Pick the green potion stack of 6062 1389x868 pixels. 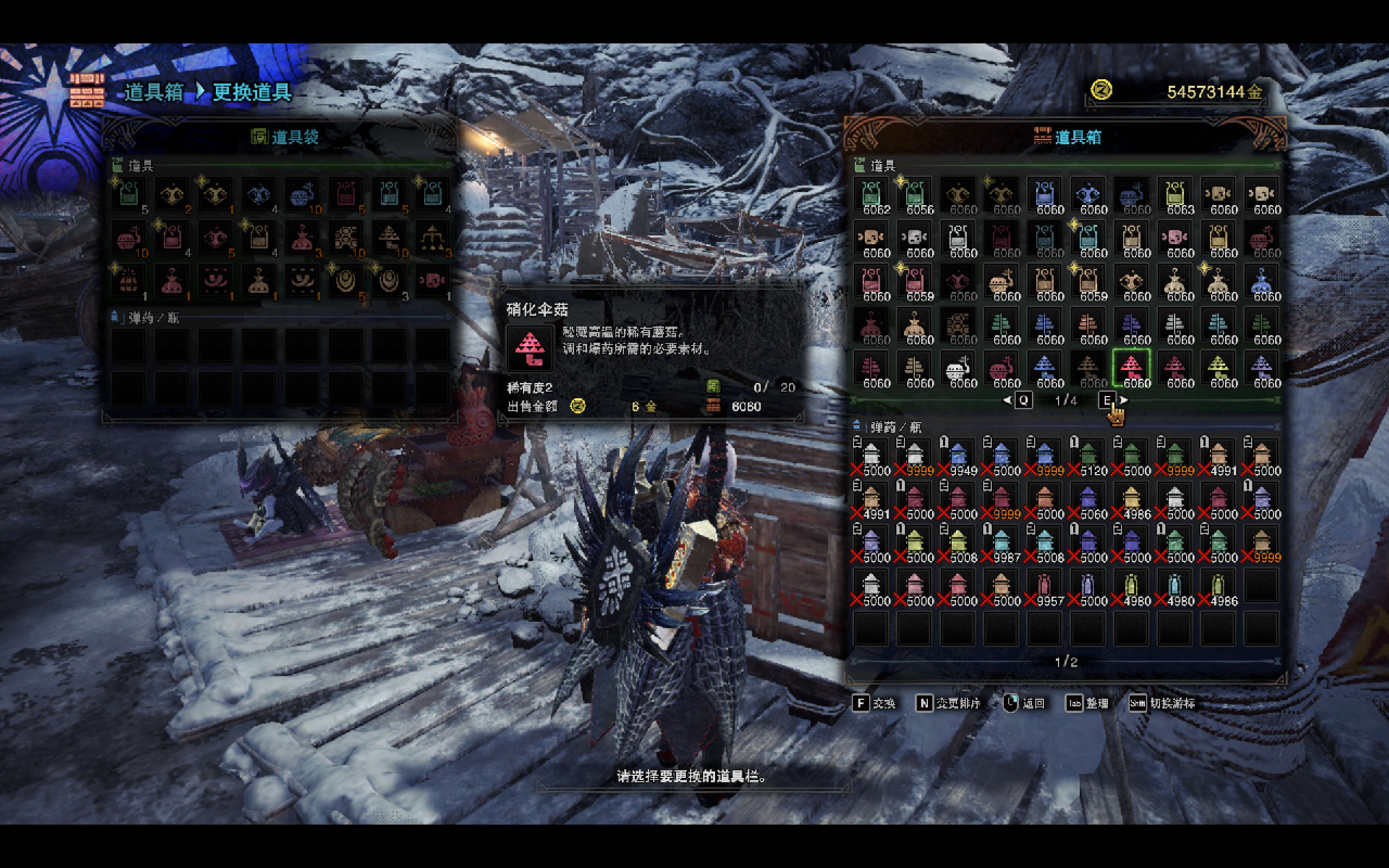tap(871, 195)
